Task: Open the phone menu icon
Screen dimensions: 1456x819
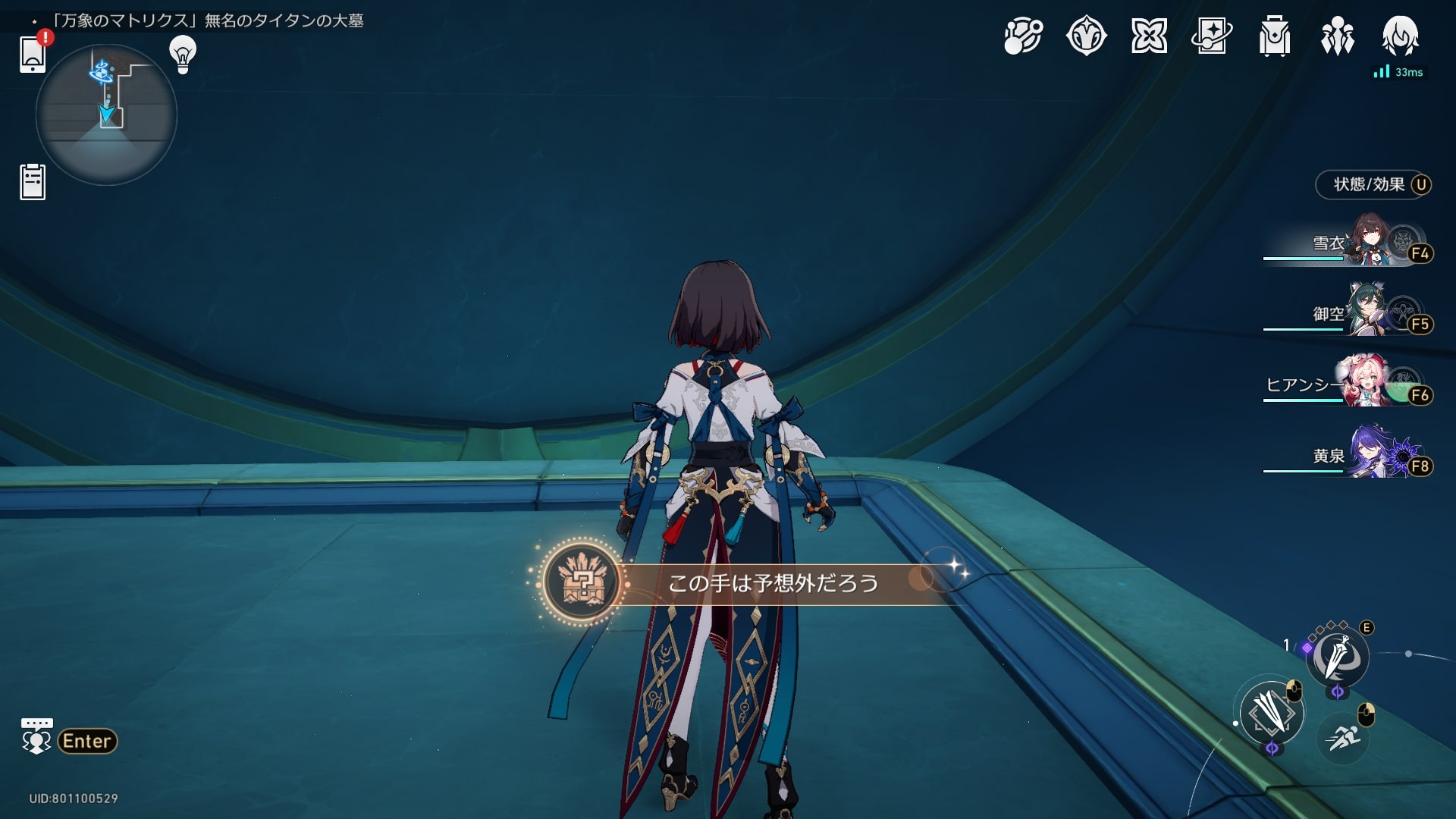Action: coord(33,54)
